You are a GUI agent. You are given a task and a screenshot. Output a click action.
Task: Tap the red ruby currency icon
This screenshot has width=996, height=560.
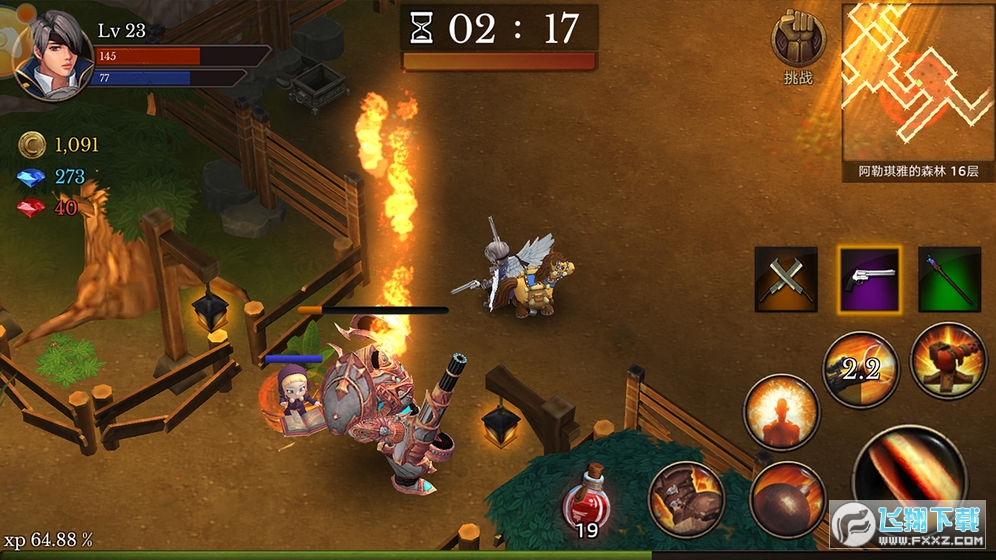point(32,207)
